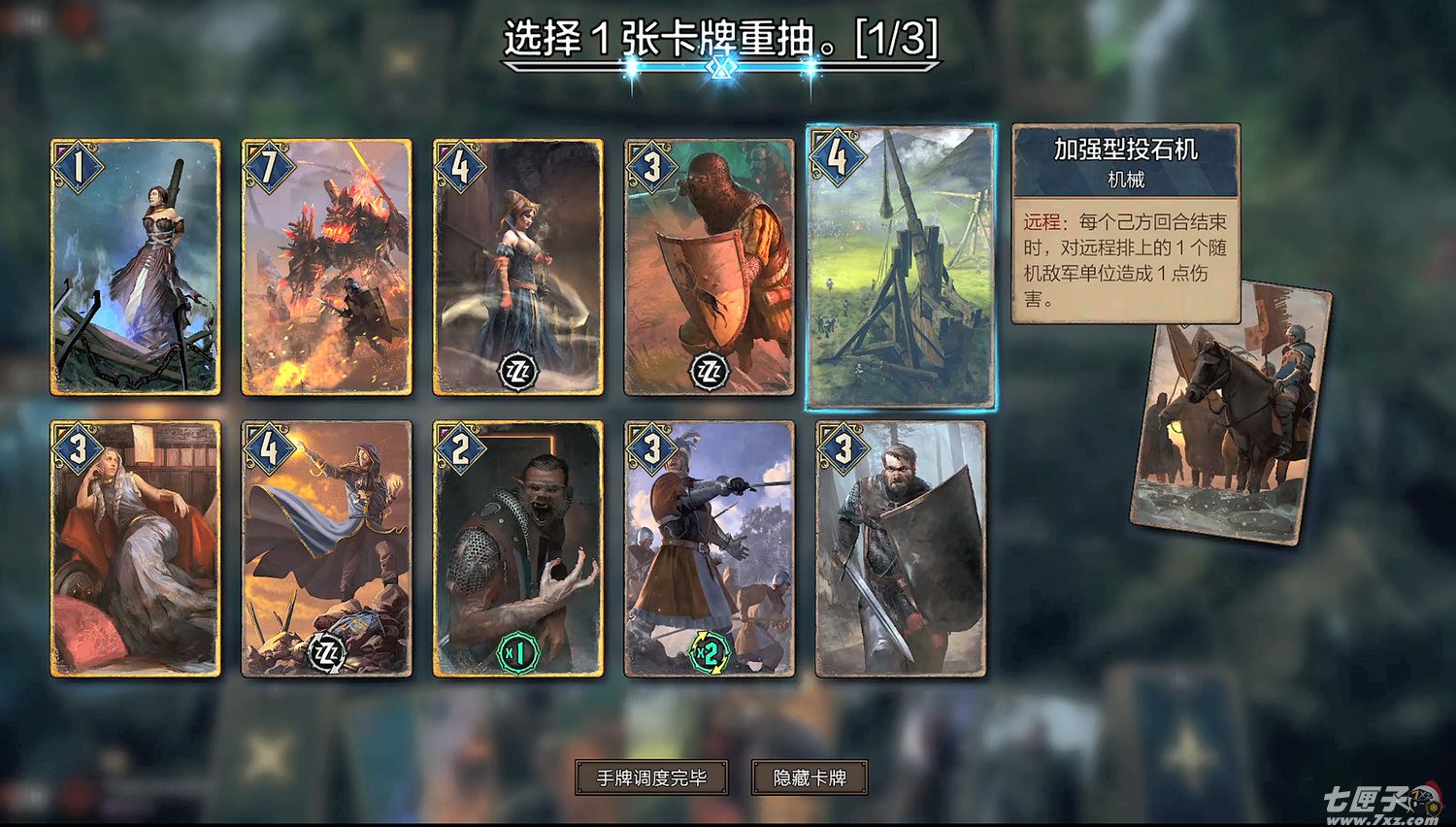
Task: Select the ghoul card in the bottom row
Action: pyautogui.click(x=517, y=553)
